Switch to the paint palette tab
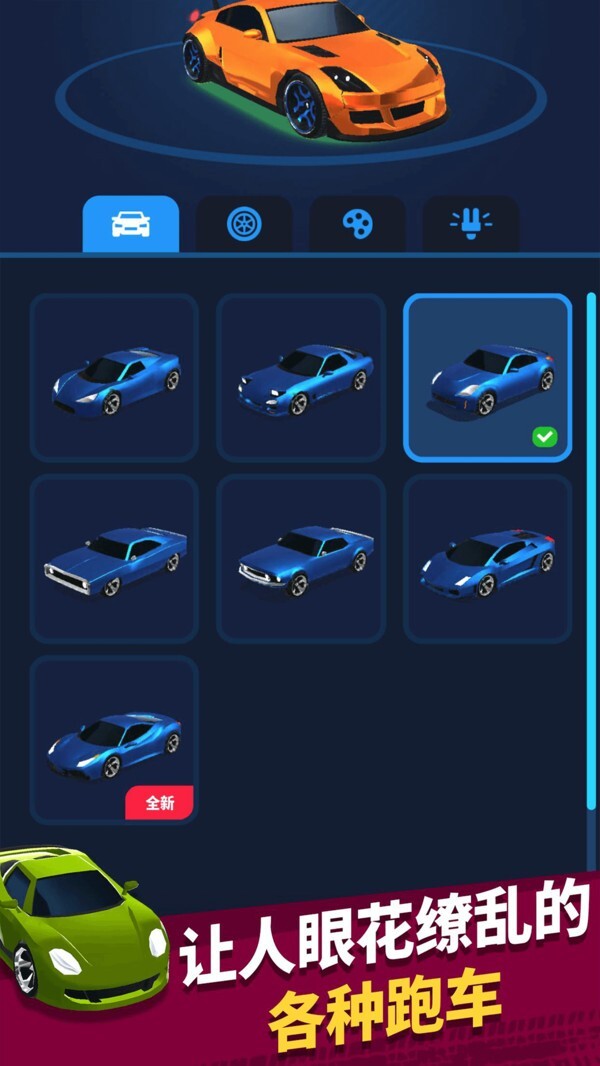 tap(357, 224)
